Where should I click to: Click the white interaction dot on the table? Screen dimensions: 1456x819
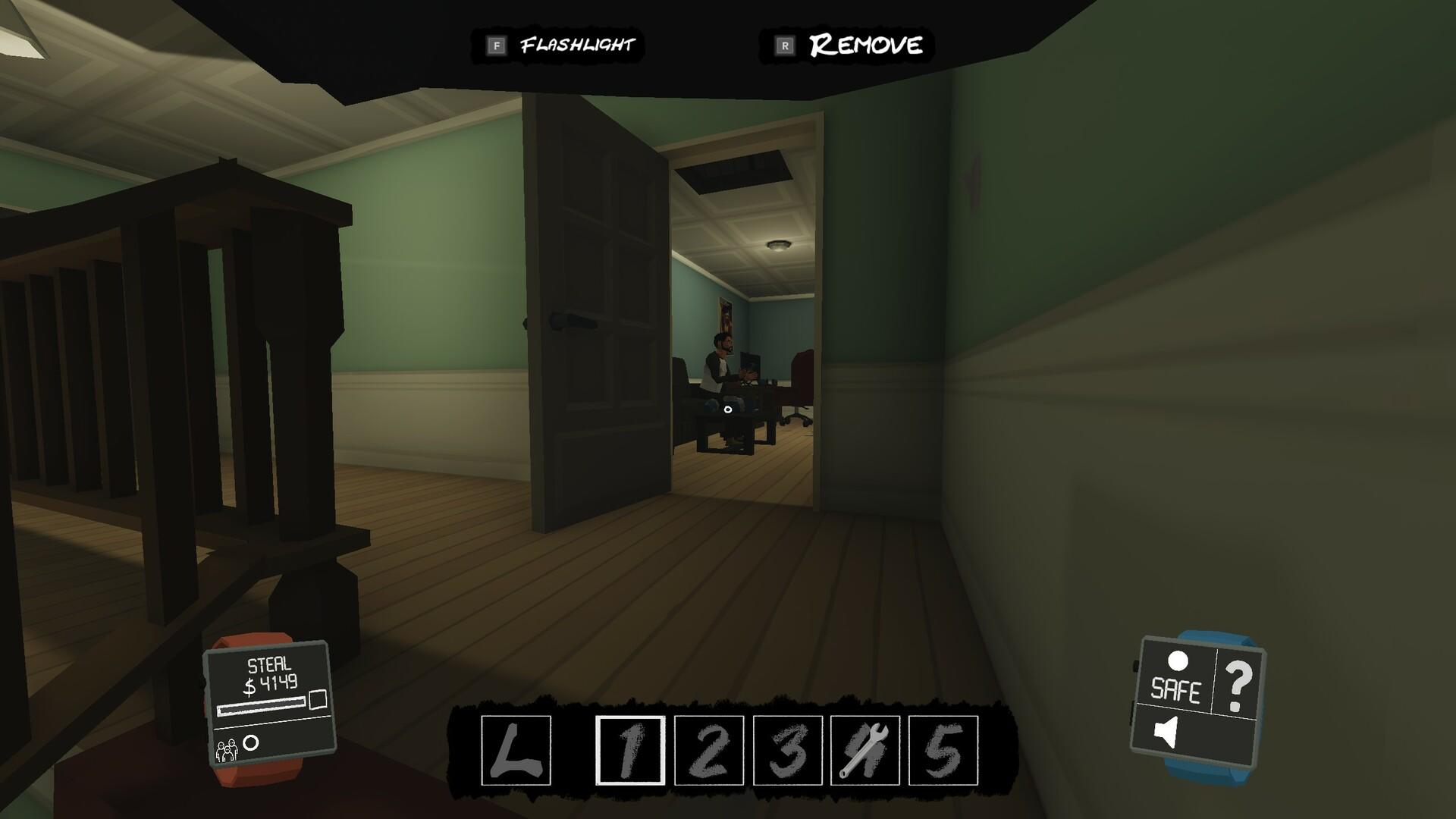729,411
